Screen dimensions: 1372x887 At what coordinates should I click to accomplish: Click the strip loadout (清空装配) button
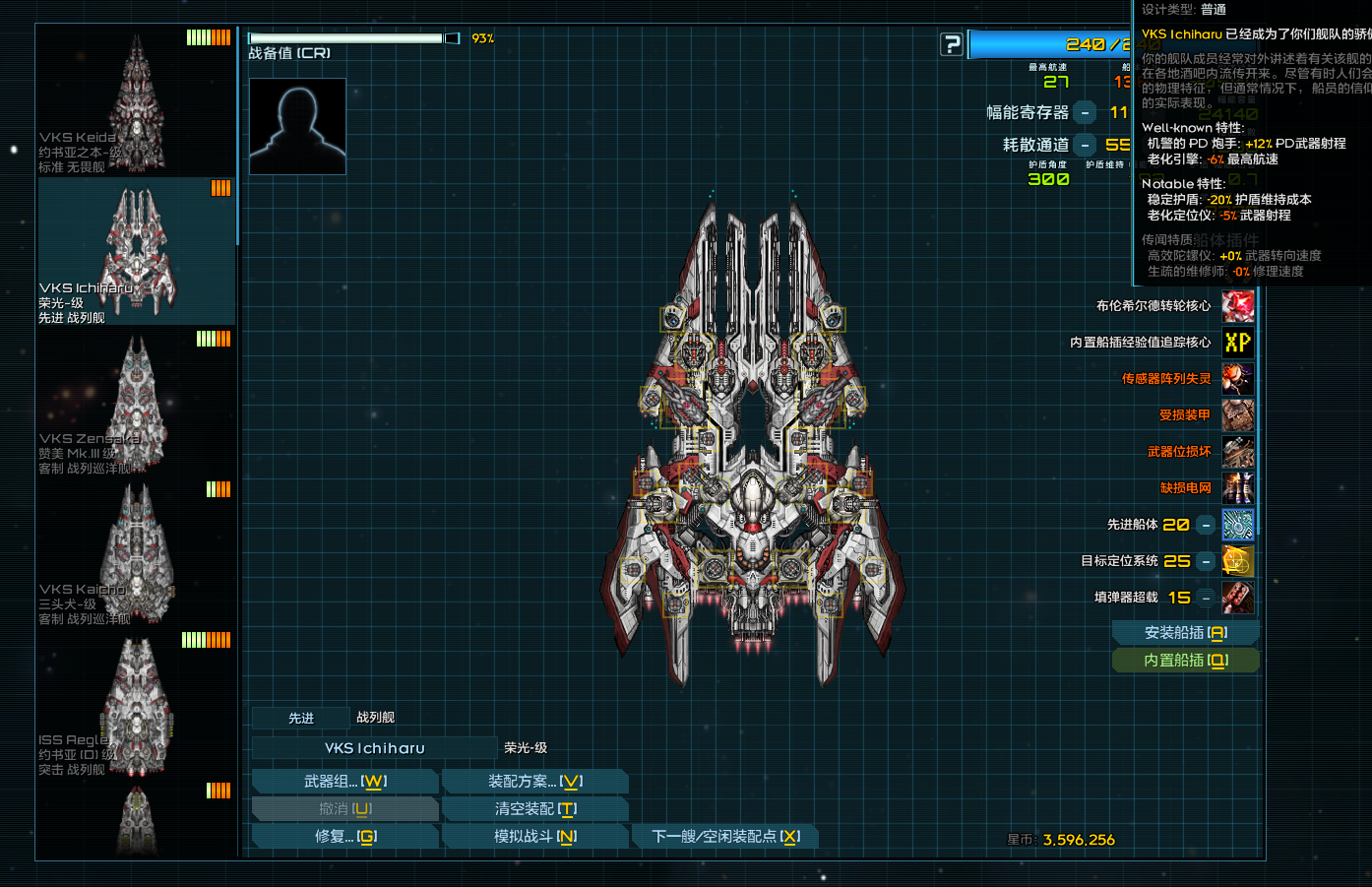click(534, 809)
